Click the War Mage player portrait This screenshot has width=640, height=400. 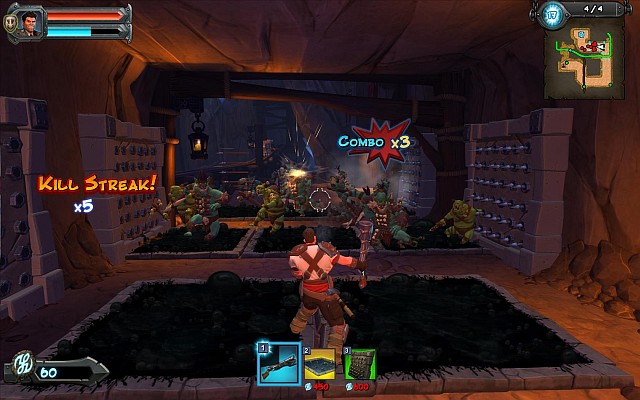click(x=30, y=22)
